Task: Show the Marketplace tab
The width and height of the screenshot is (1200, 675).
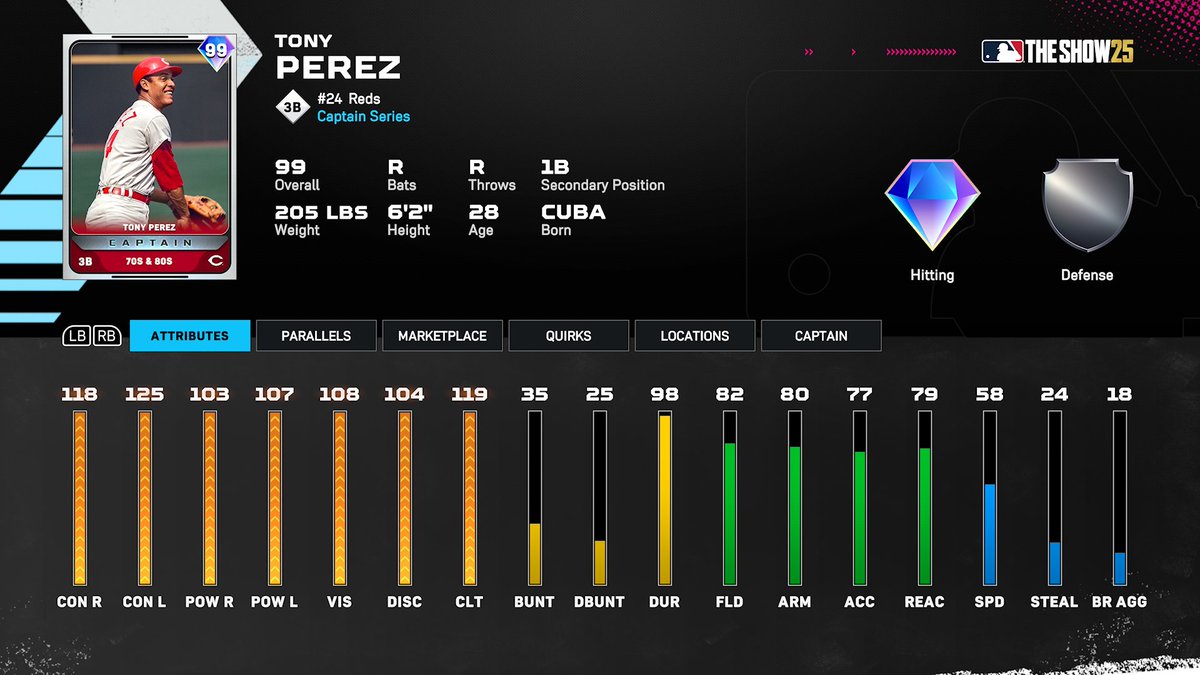Action: [x=442, y=336]
